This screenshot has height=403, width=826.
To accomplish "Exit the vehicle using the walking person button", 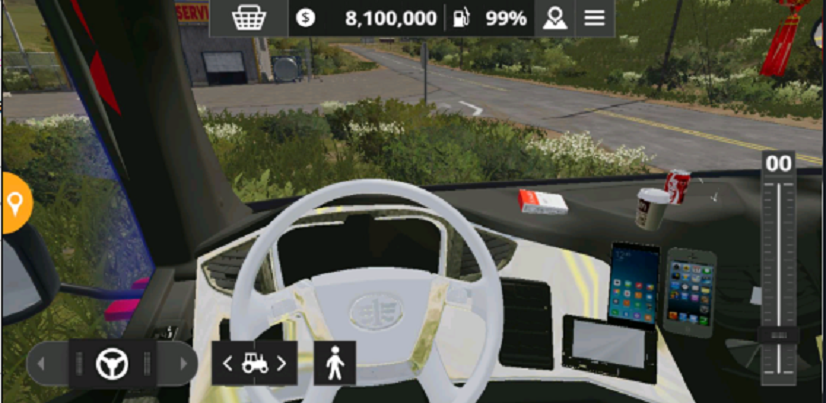I will point(335,363).
